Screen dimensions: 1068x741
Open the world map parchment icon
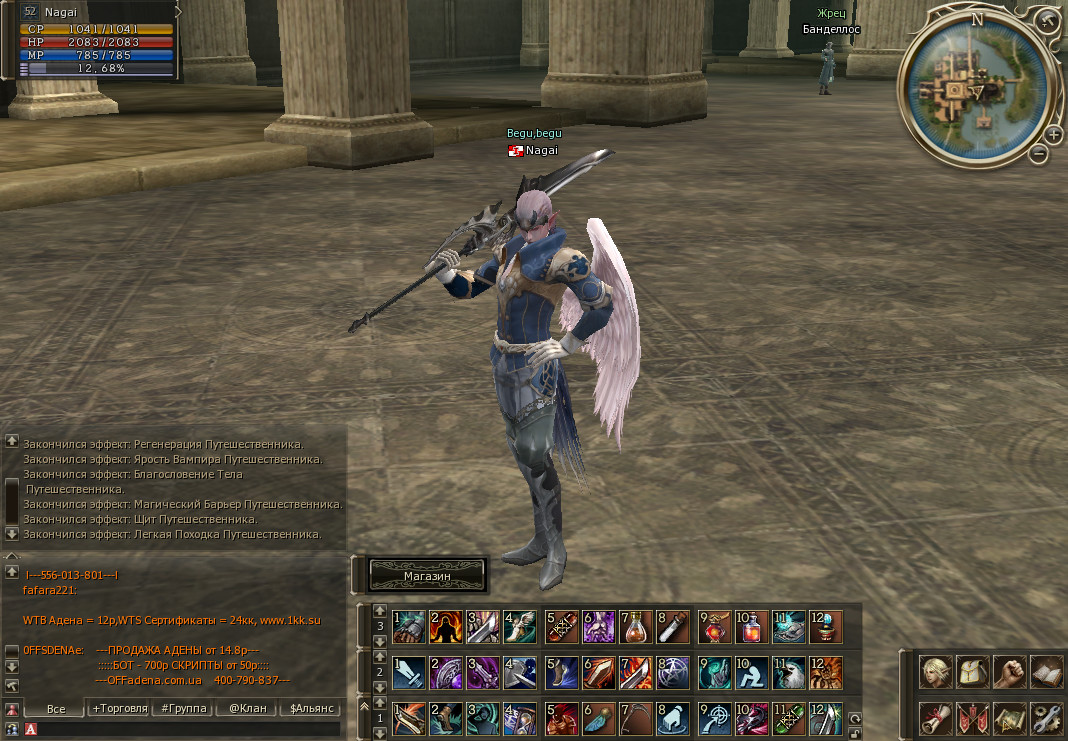click(1010, 717)
